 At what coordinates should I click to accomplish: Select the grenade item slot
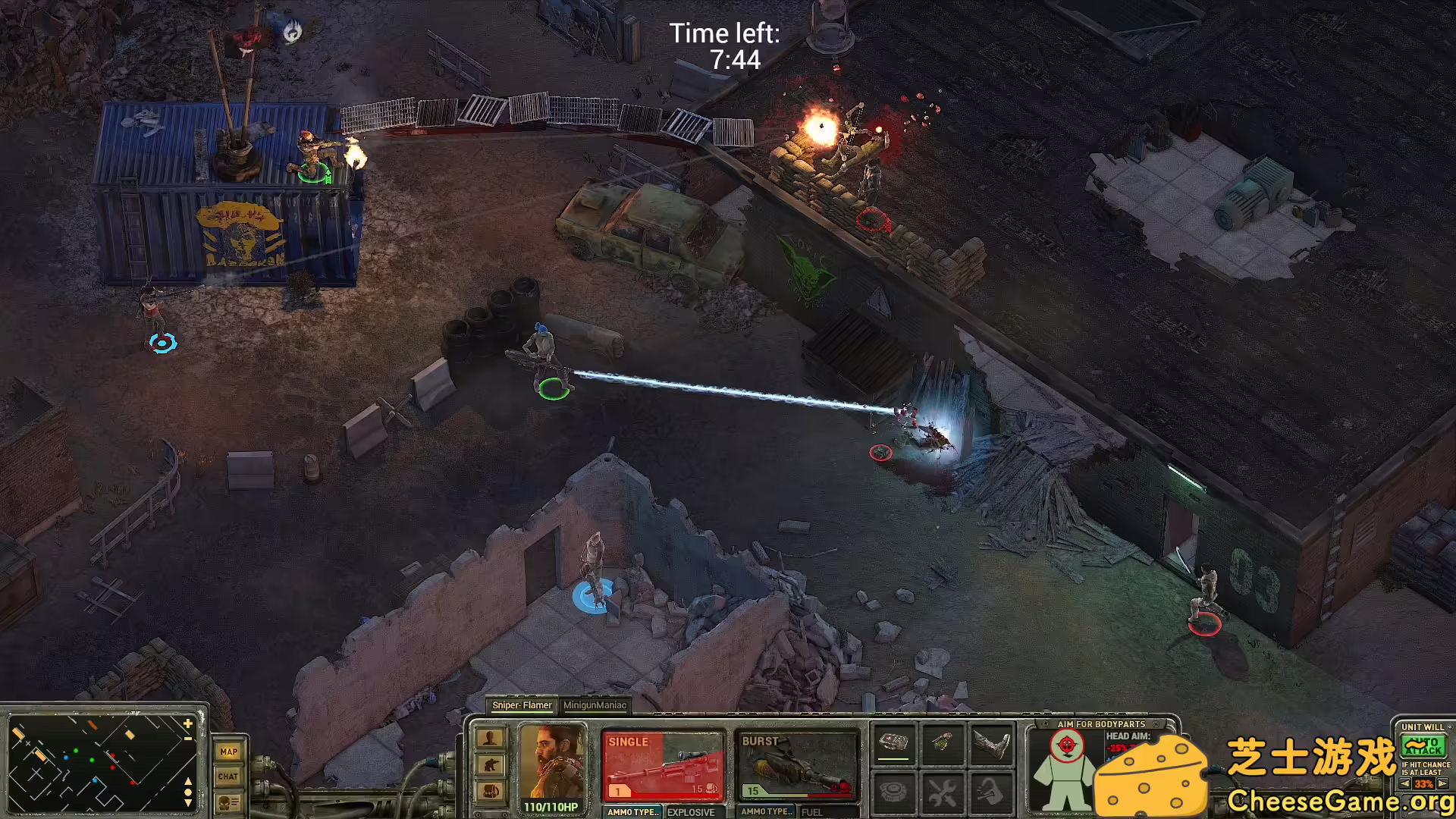pos(943,743)
